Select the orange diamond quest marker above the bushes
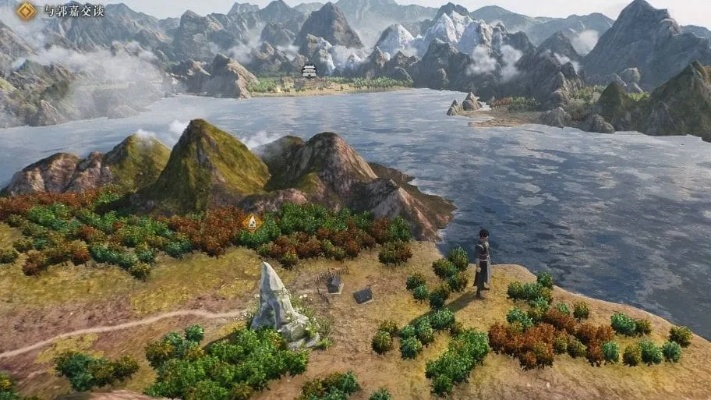Image resolution: width=711 pixels, height=400 pixels. click(252, 221)
